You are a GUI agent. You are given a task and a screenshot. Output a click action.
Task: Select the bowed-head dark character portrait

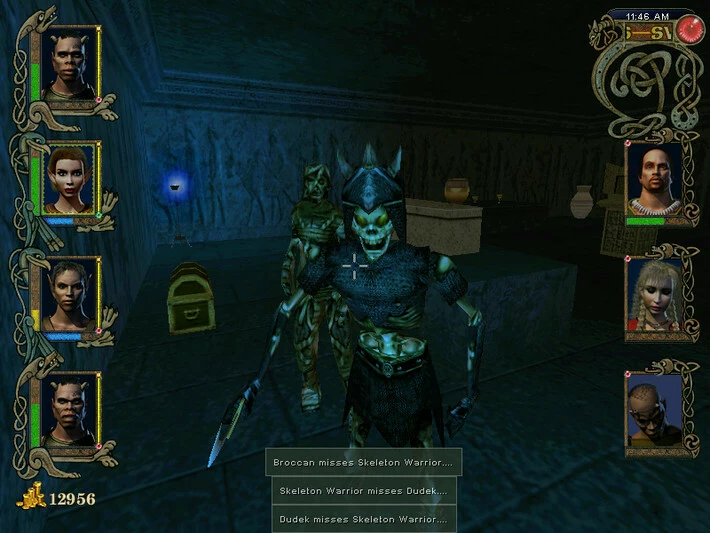[654, 410]
